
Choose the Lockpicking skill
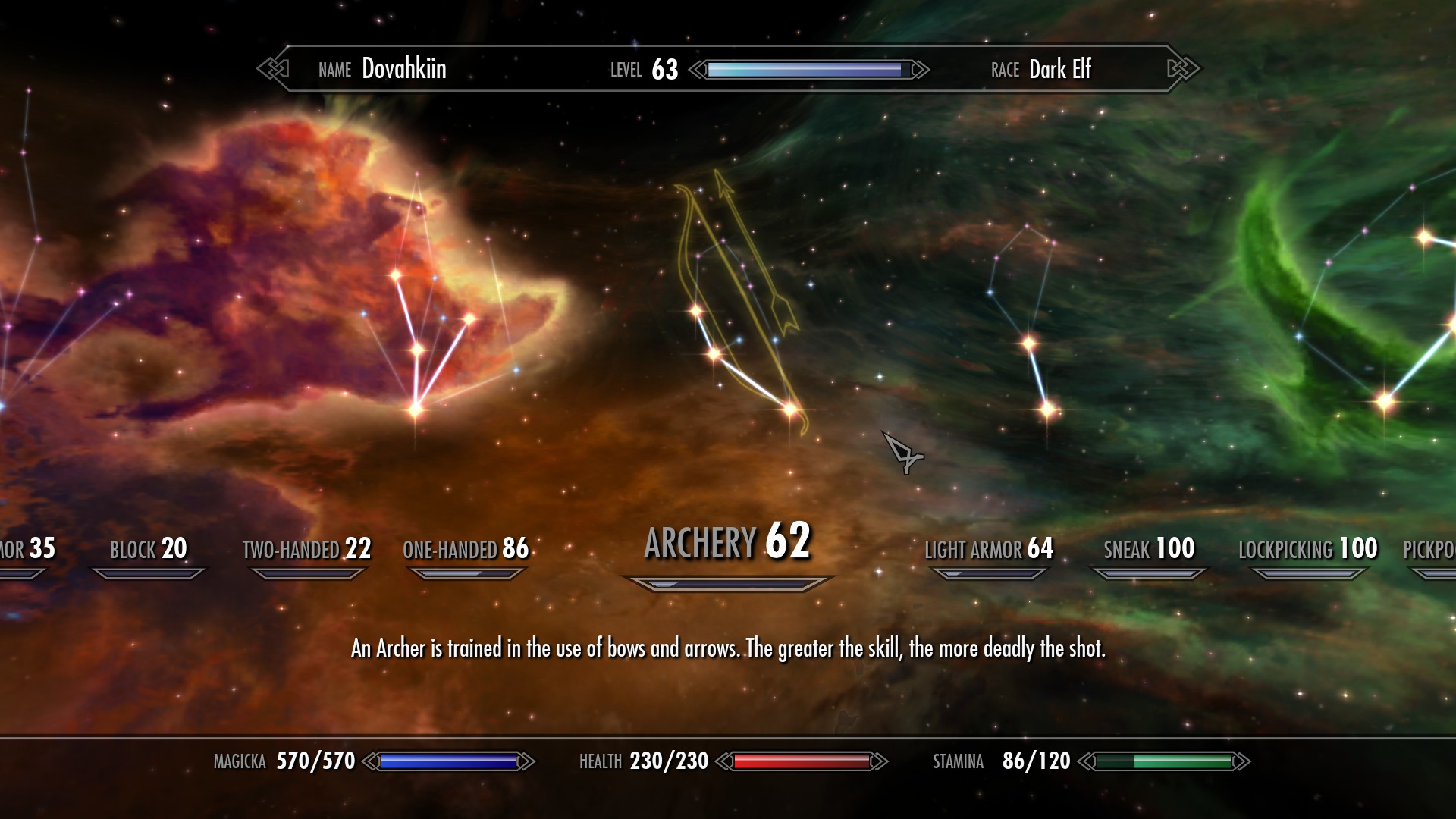click(1307, 549)
